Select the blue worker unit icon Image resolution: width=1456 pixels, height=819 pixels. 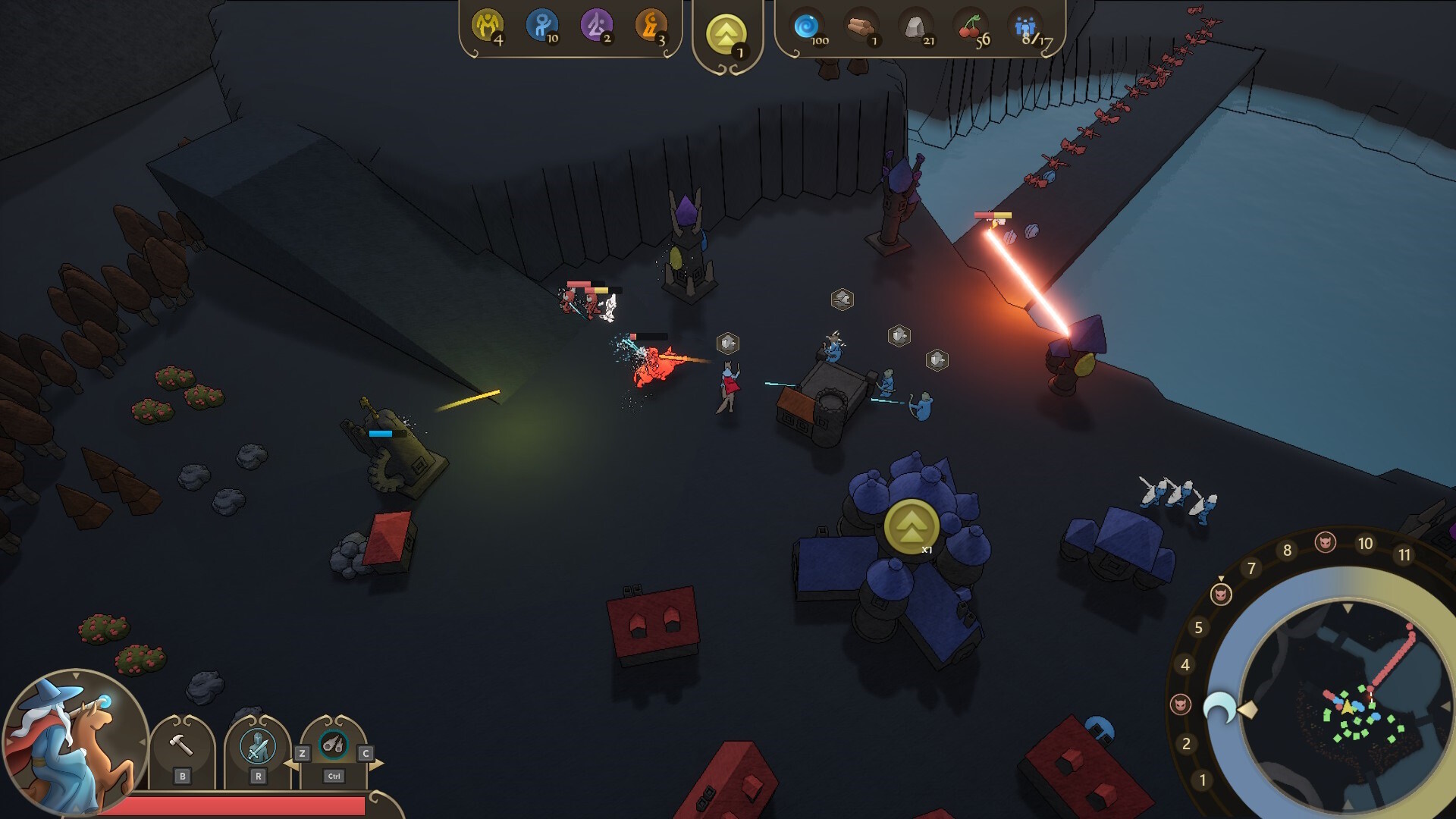(x=541, y=27)
